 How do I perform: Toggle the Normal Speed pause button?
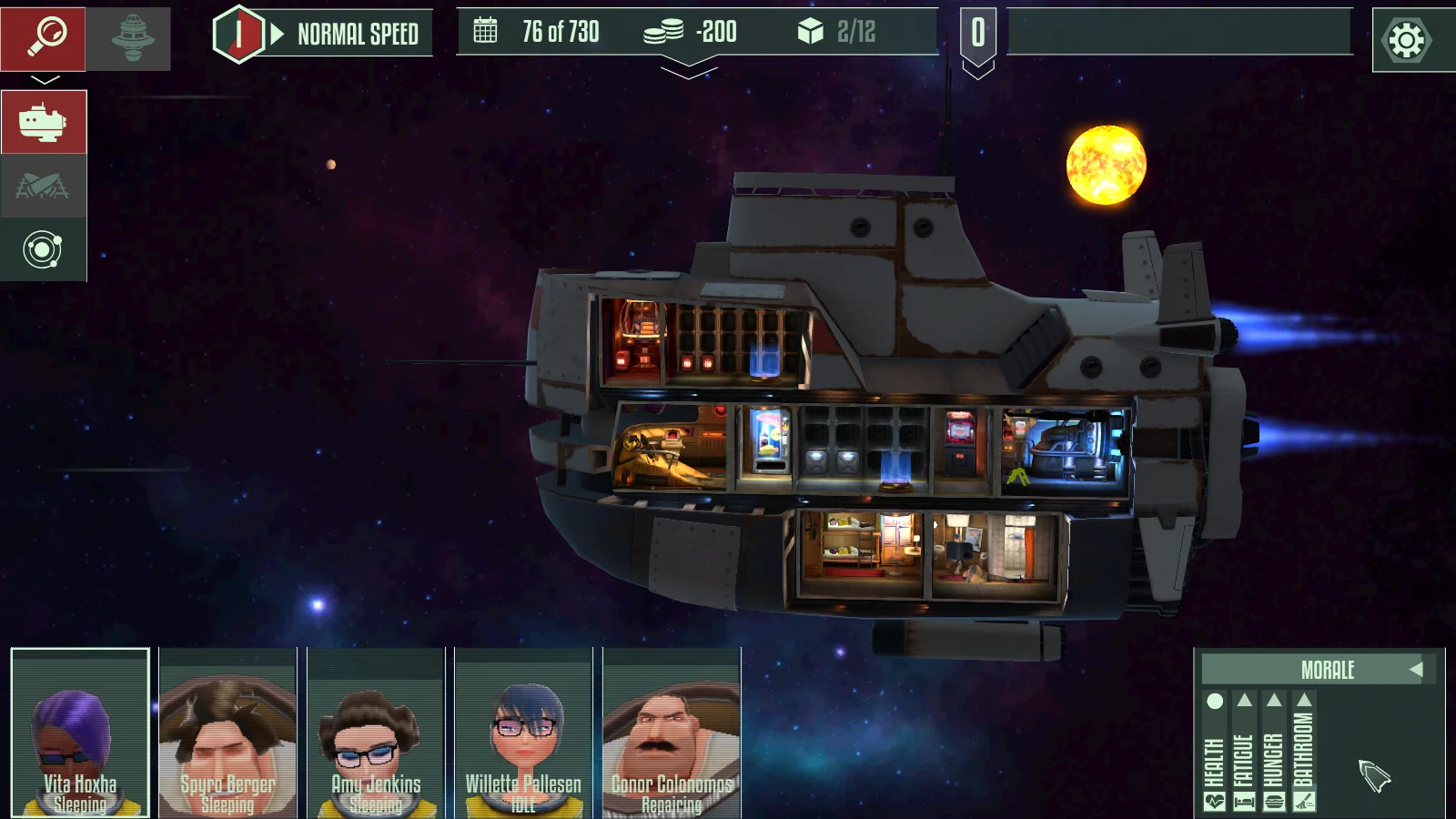[239, 35]
